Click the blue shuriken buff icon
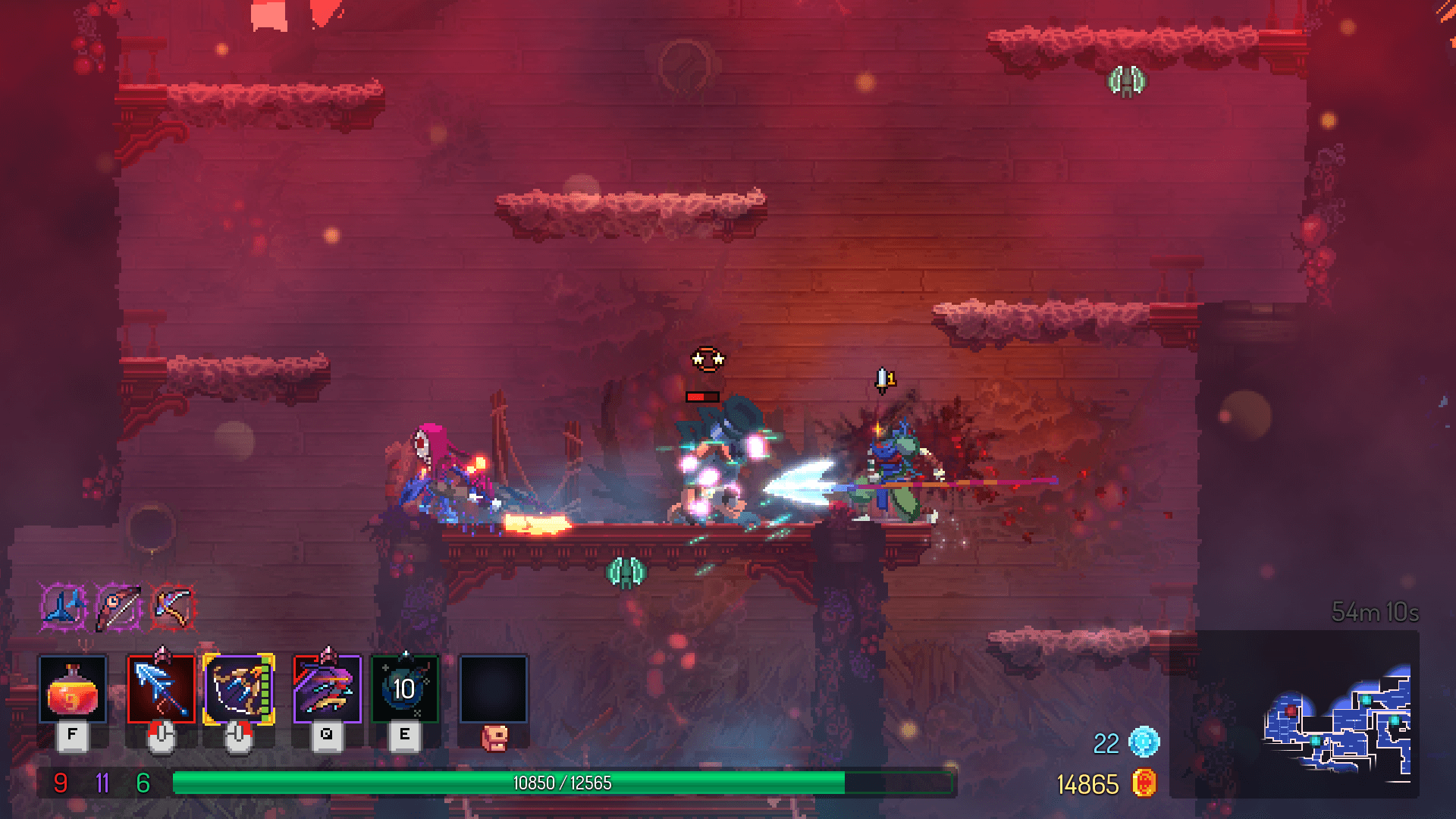 pyautogui.click(x=62, y=607)
